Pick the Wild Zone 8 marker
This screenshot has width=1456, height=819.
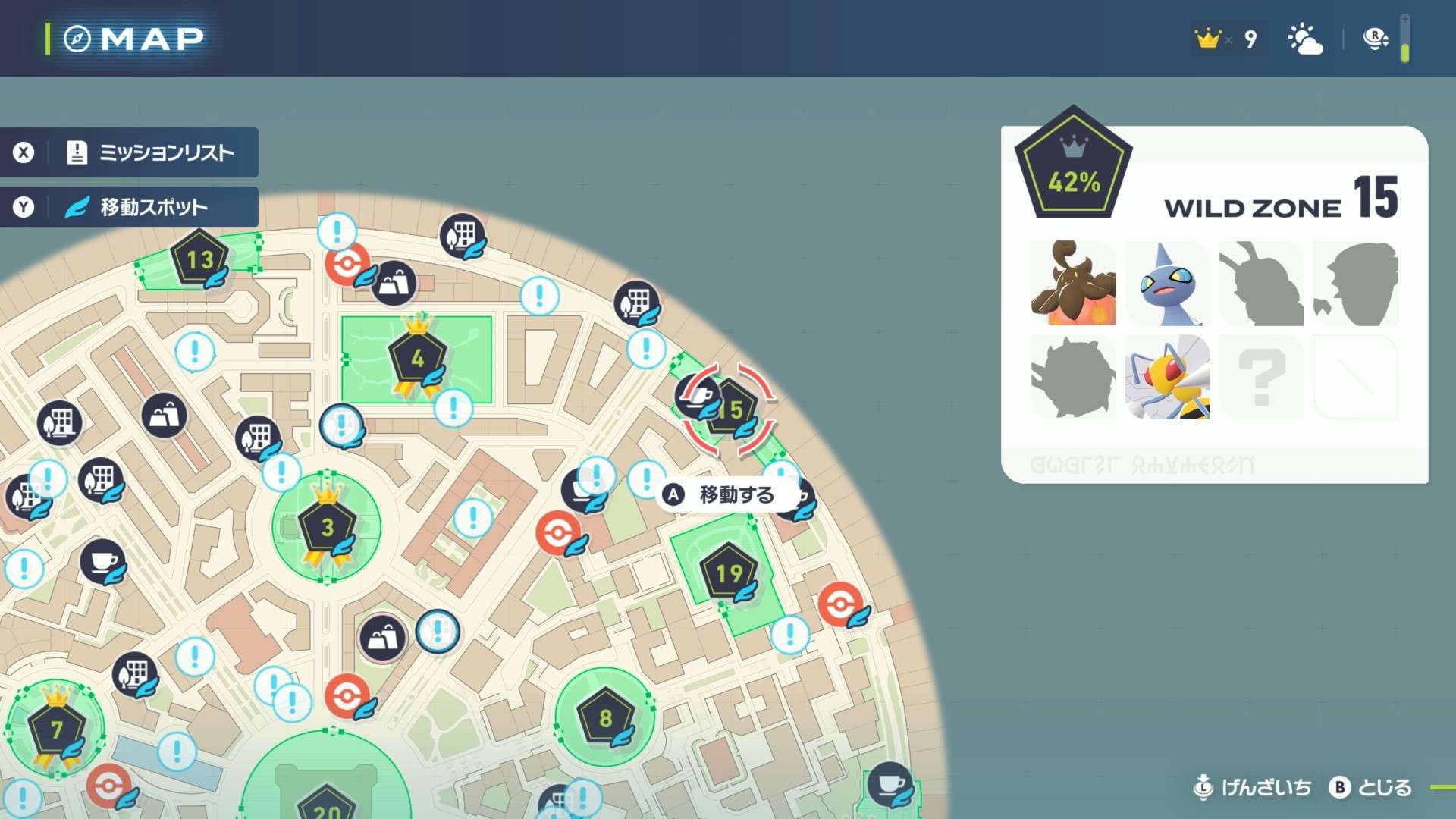(x=605, y=717)
